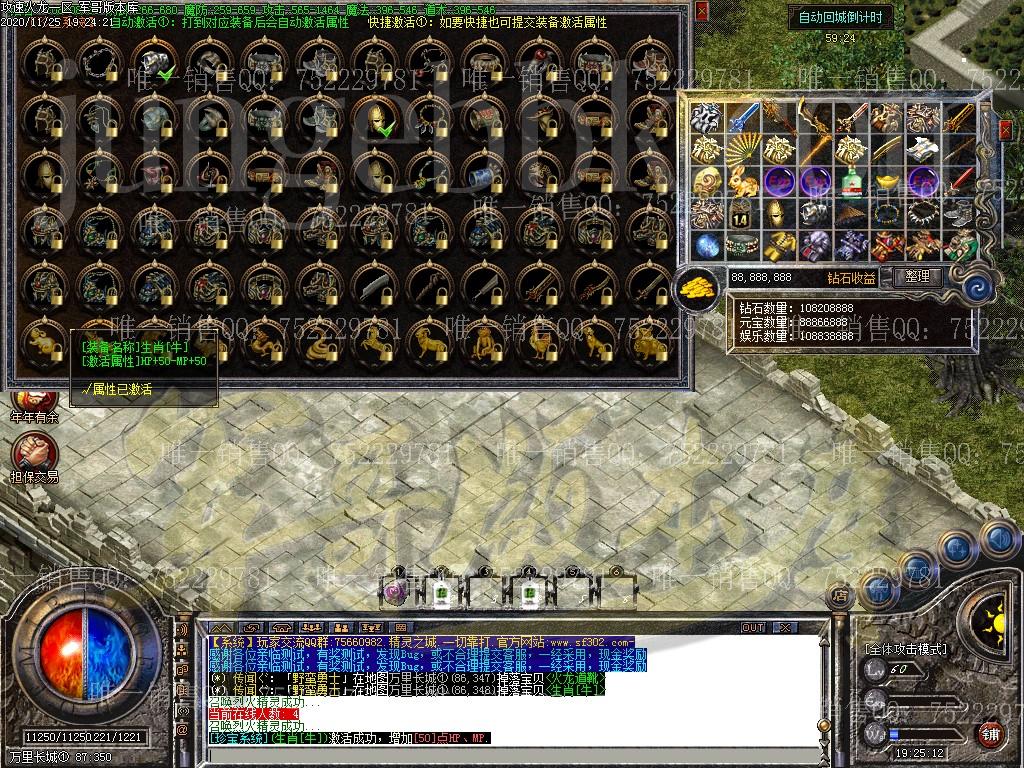Select the golden rabbit item in bag
1024x768 pixels.
click(741, 182)
